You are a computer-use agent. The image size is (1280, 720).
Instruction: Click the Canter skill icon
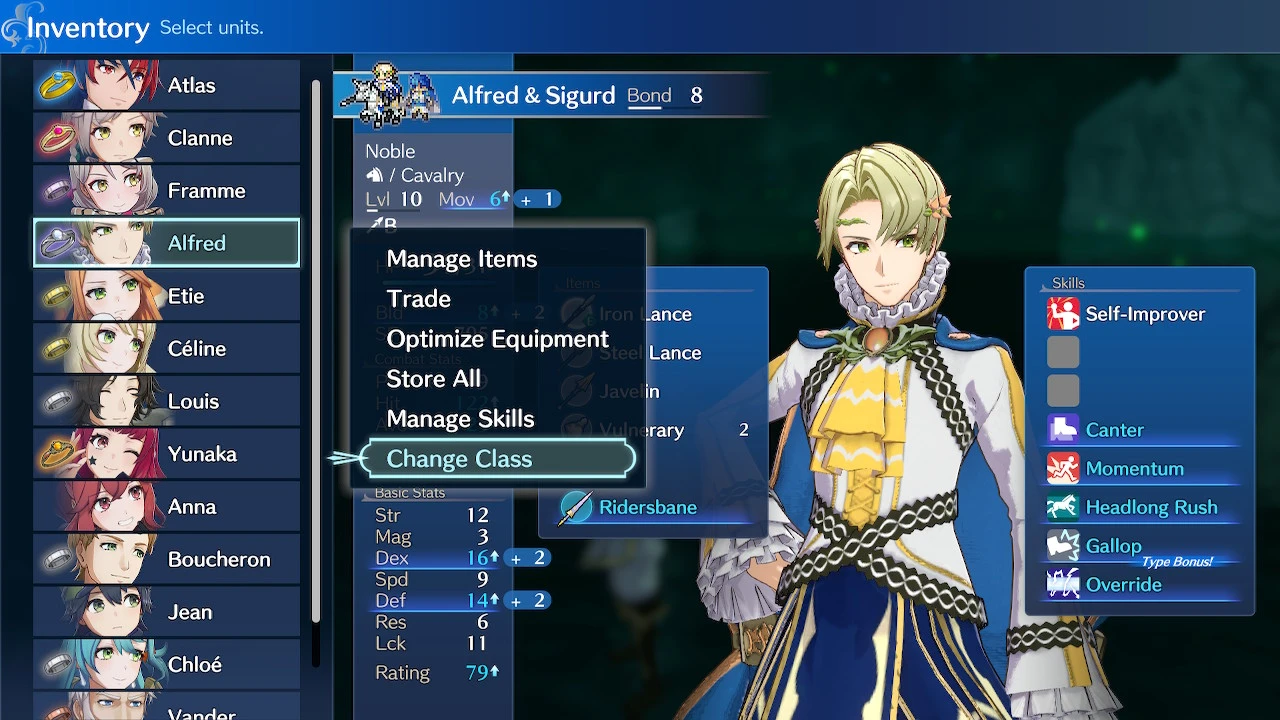point(1063,429)
